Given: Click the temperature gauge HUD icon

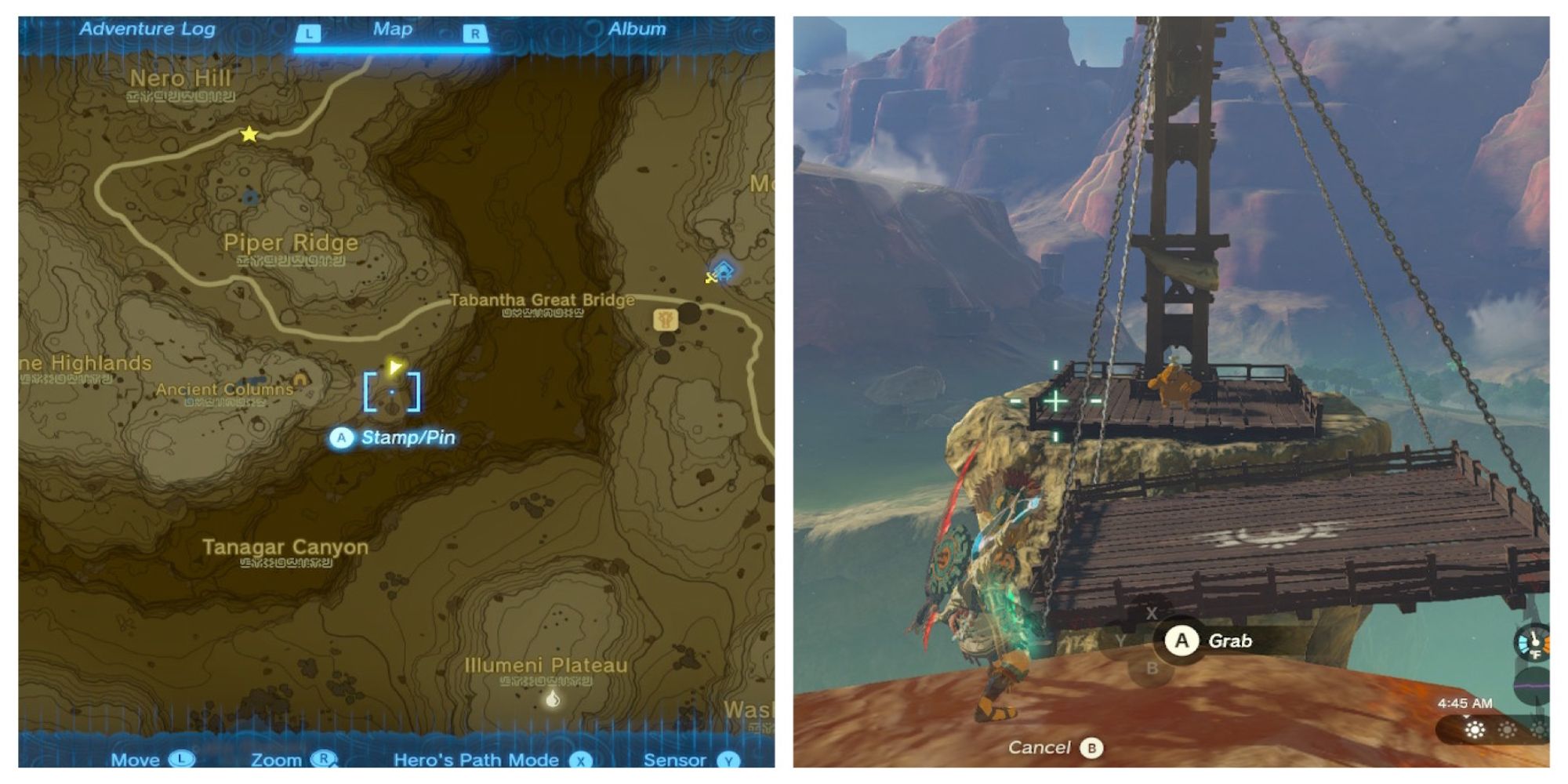Looking at the screenshot, I should 1532,642.
